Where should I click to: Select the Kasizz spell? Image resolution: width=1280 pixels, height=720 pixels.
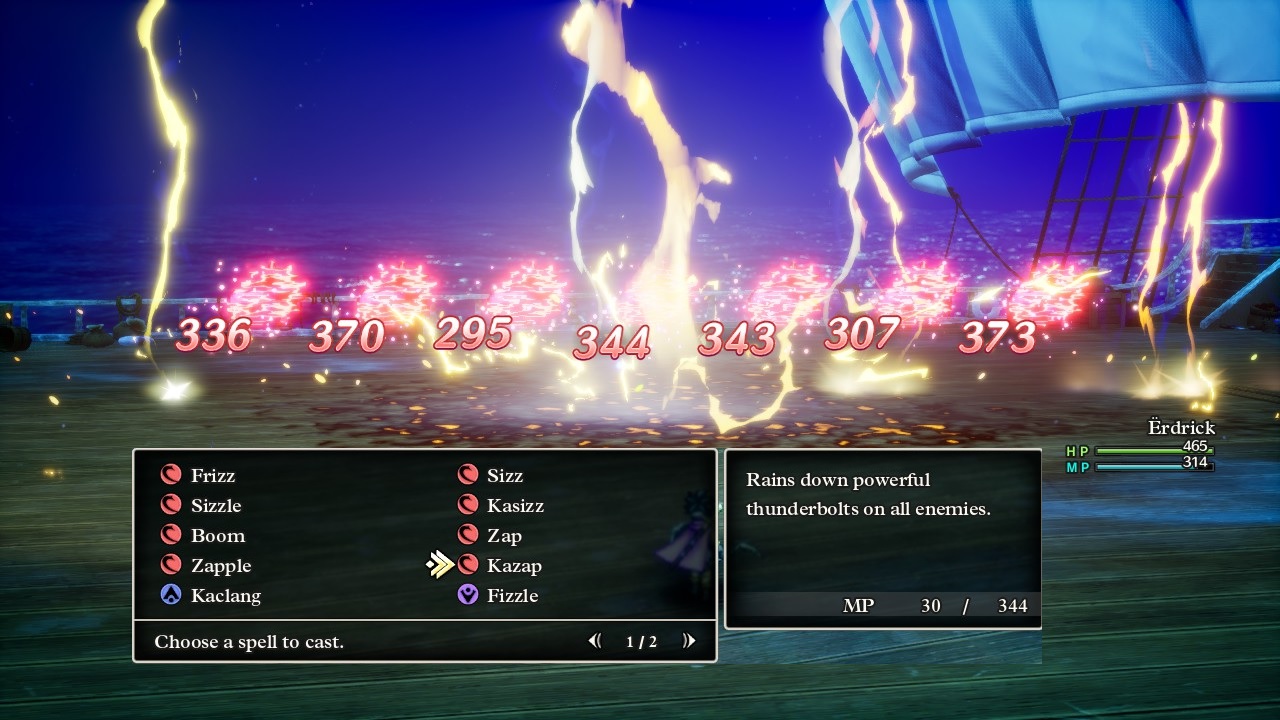click(x=515, y=506)
